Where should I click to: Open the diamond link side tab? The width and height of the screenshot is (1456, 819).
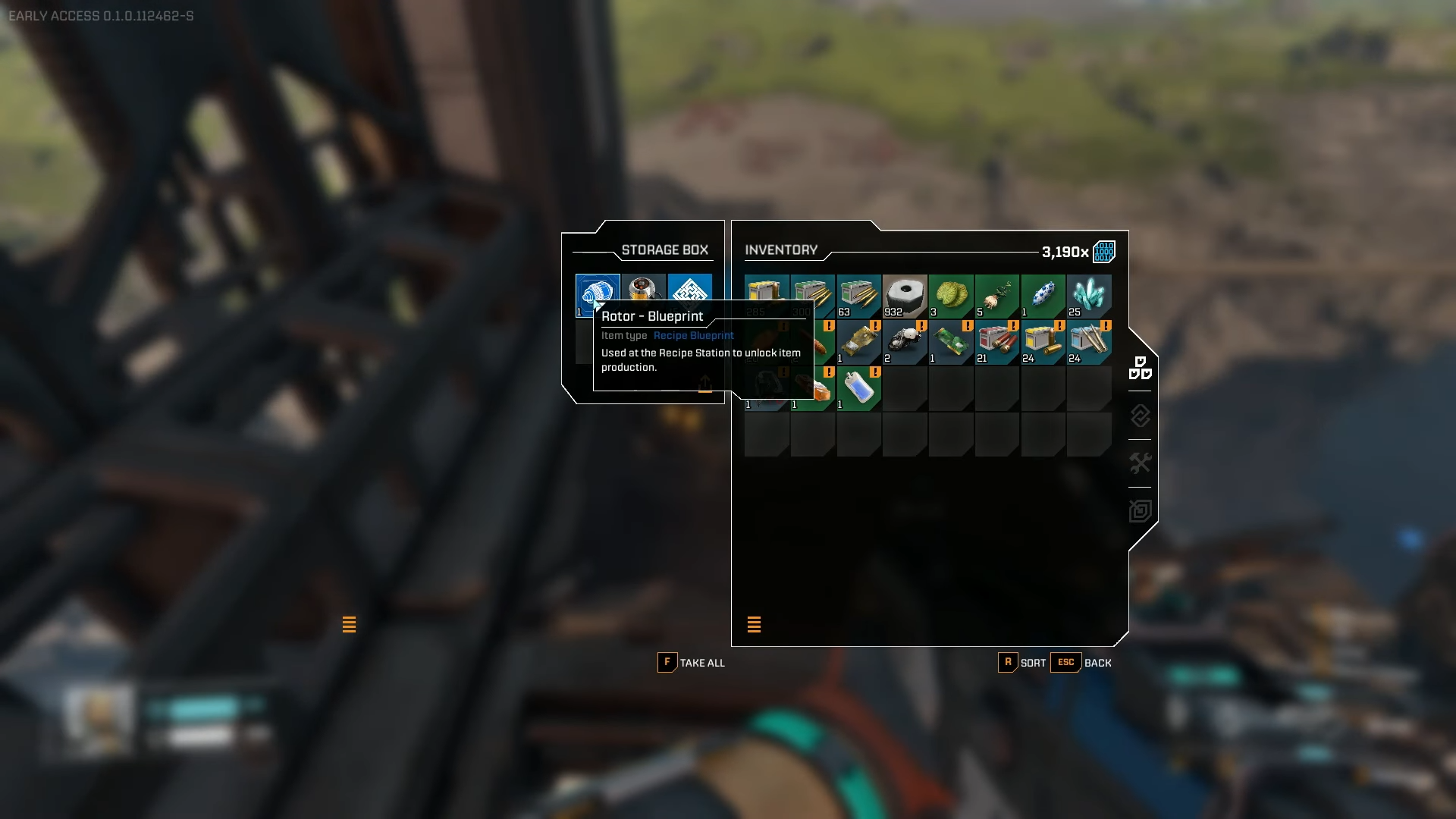1140,416
